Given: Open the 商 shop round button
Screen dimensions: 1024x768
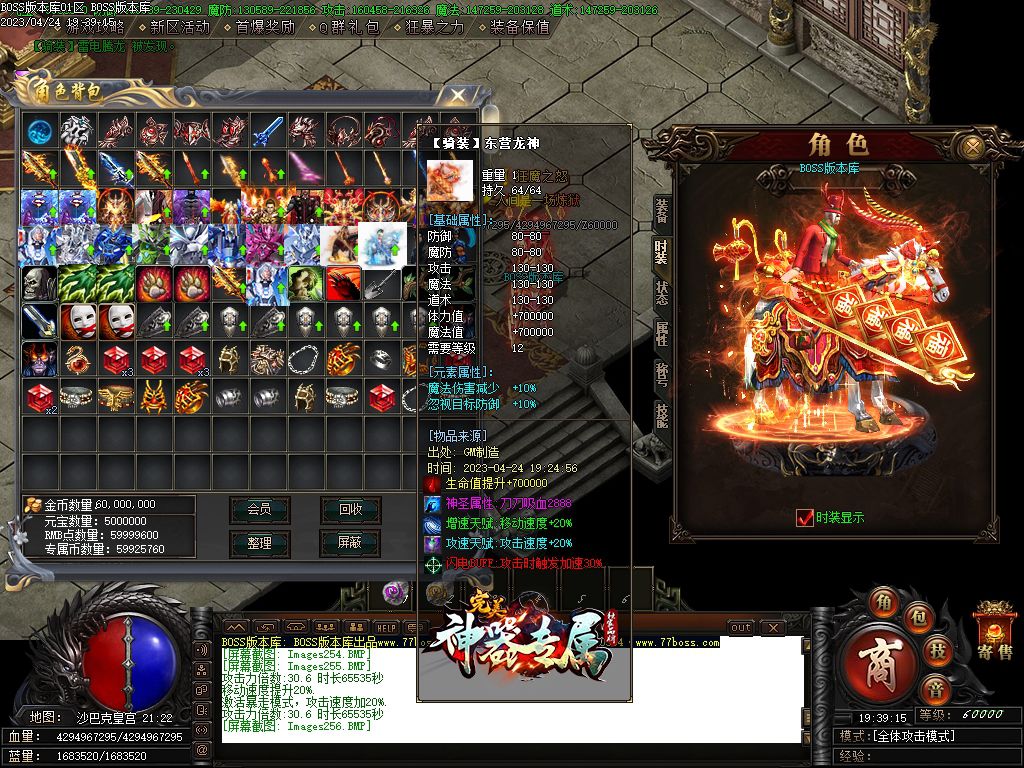Looking at the screenshot, I should click(x=880, y=663).
